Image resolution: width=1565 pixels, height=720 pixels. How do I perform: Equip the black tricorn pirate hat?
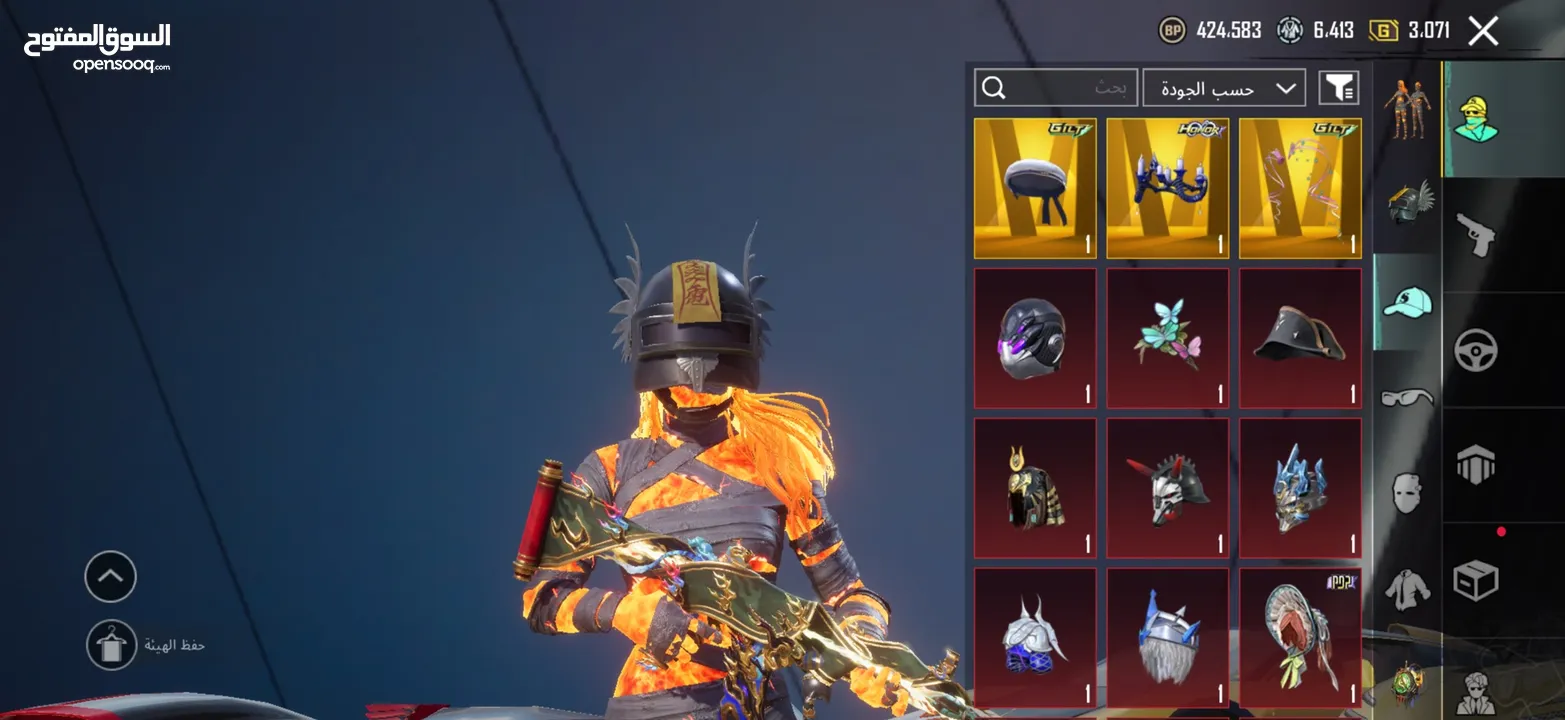[x=1300, y=338]
